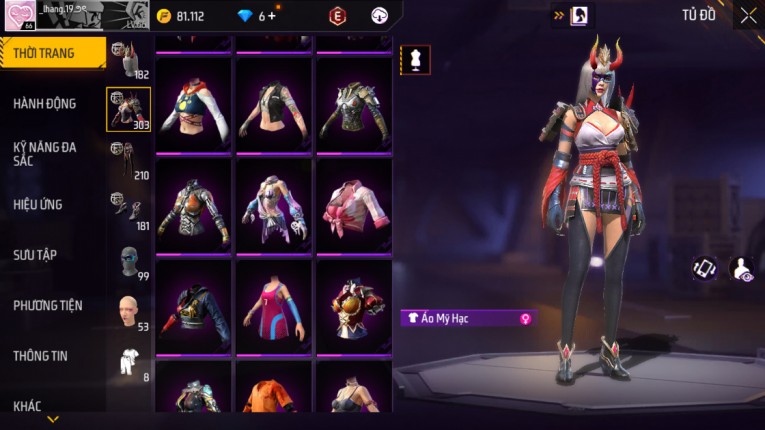Go to the Hiệu Ứng tab
This screenshot has width=765, height=430.
click(38, 204)
